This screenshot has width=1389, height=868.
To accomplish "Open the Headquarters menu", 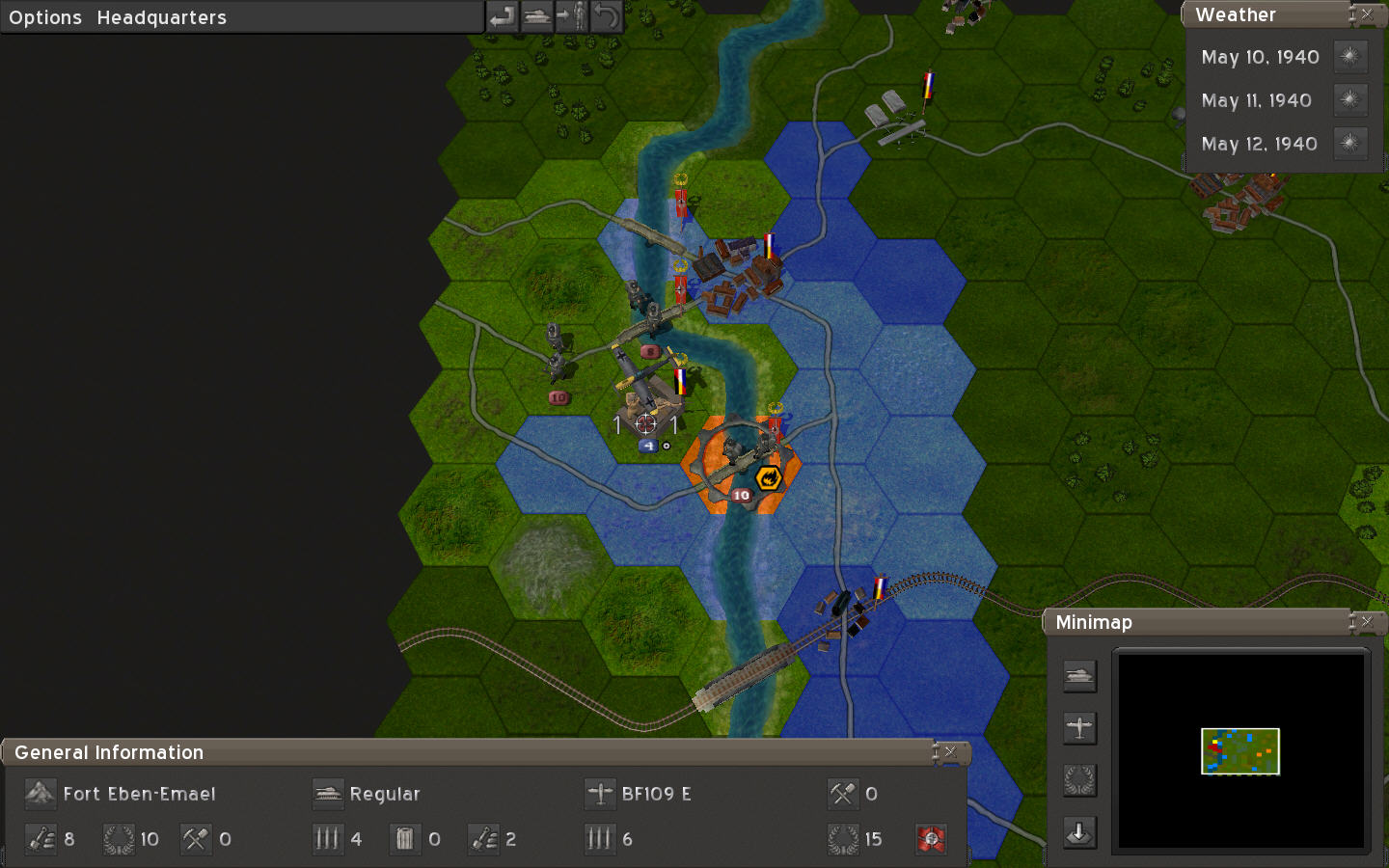I will click(x=161, y=17).
